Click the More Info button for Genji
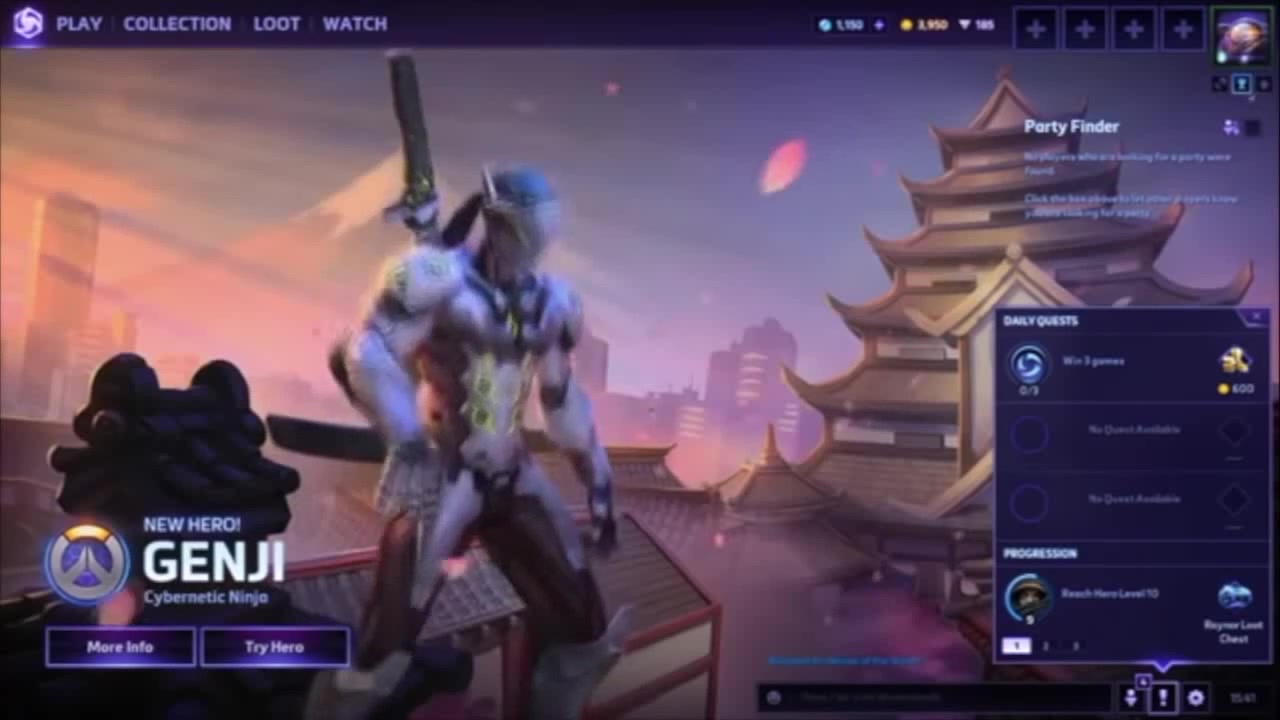 click(120, 647)
